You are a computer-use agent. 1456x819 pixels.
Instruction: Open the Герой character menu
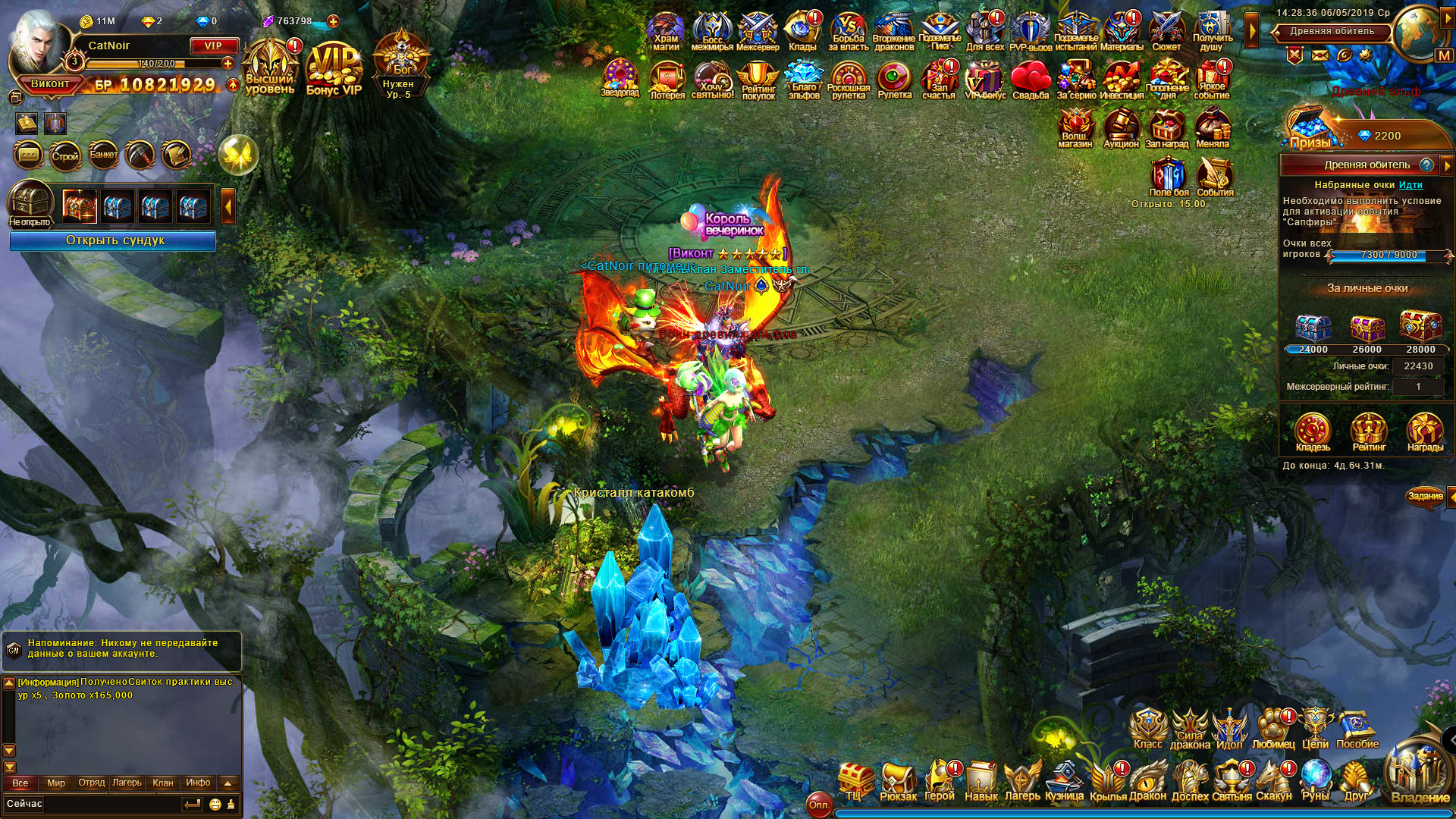pos(940,781)
